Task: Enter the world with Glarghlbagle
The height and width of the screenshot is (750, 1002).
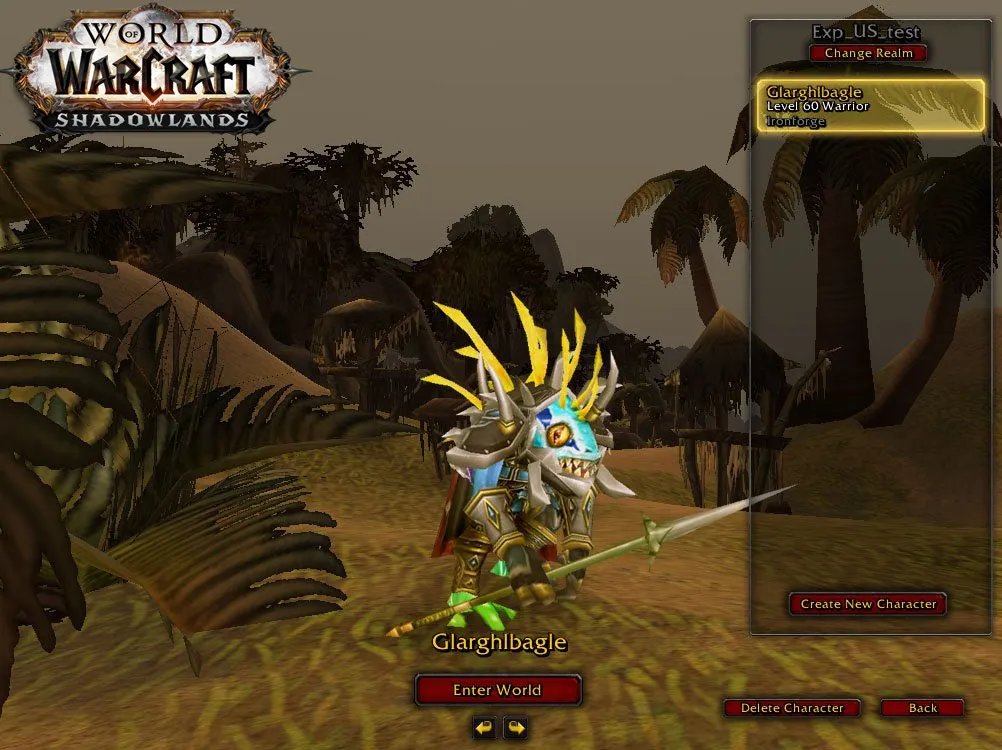Action: (x=497, y=690)
